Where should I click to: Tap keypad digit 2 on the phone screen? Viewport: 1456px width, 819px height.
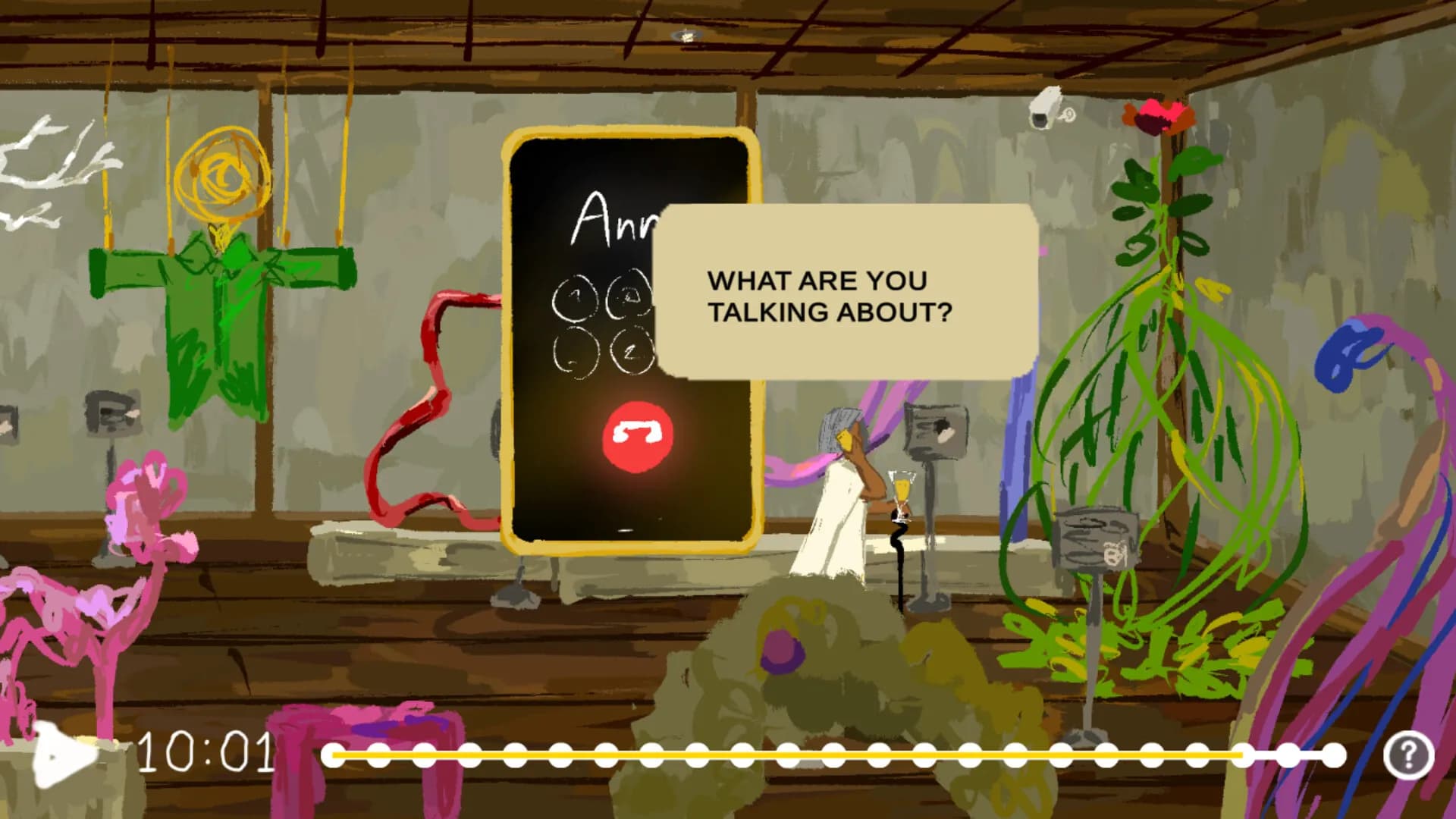click(x=631, y=349)
